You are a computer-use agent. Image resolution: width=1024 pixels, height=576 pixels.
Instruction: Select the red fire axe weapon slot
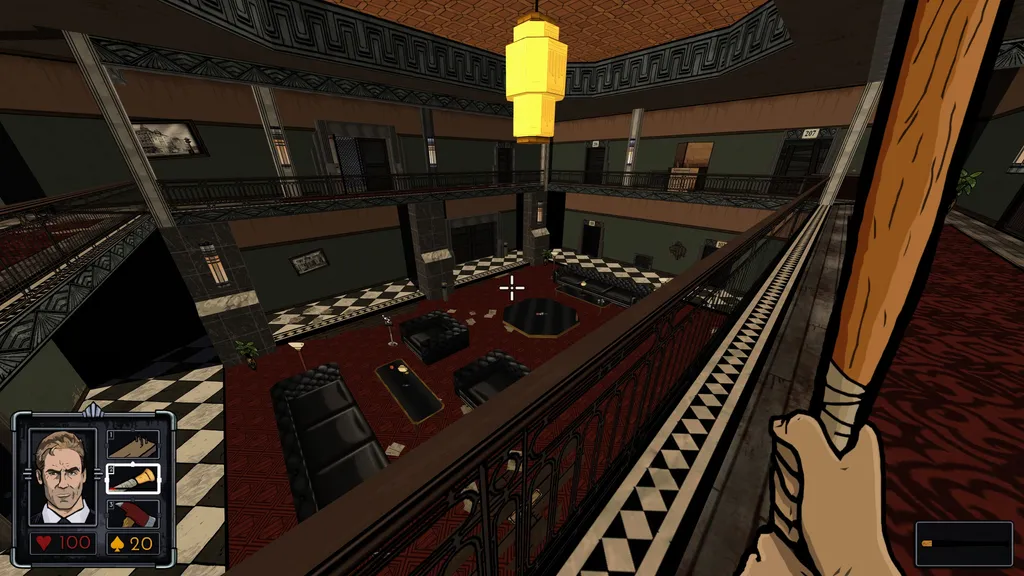tap(132, 513)
